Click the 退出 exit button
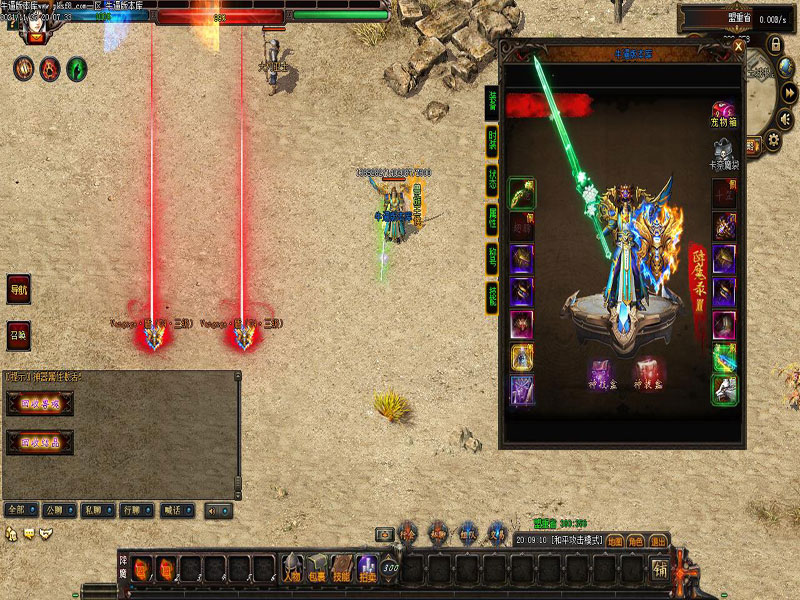Viewport: 800px width, 600px height. click(658, 541)
